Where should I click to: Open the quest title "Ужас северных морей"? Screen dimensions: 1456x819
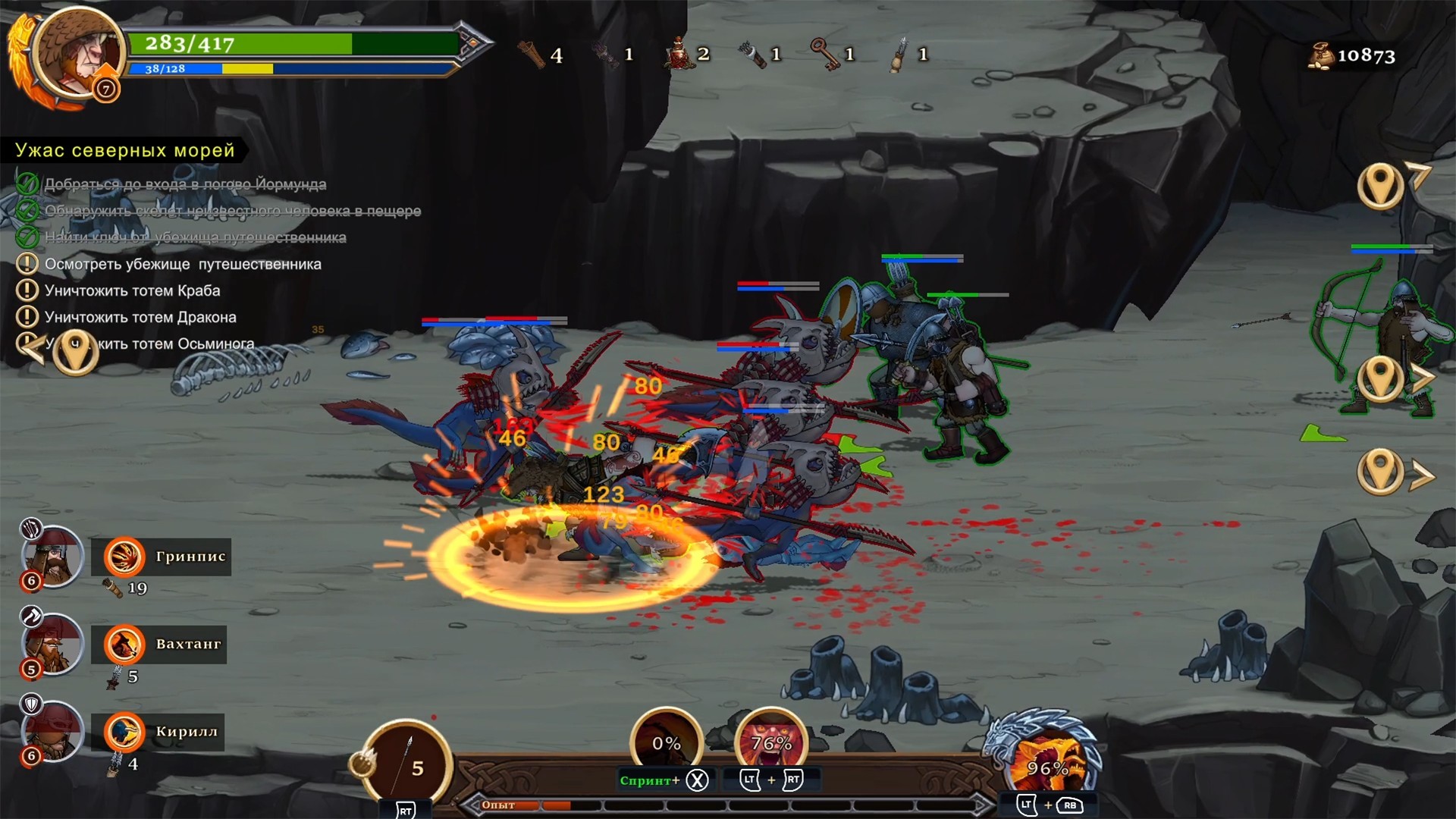tap(125, 150)
